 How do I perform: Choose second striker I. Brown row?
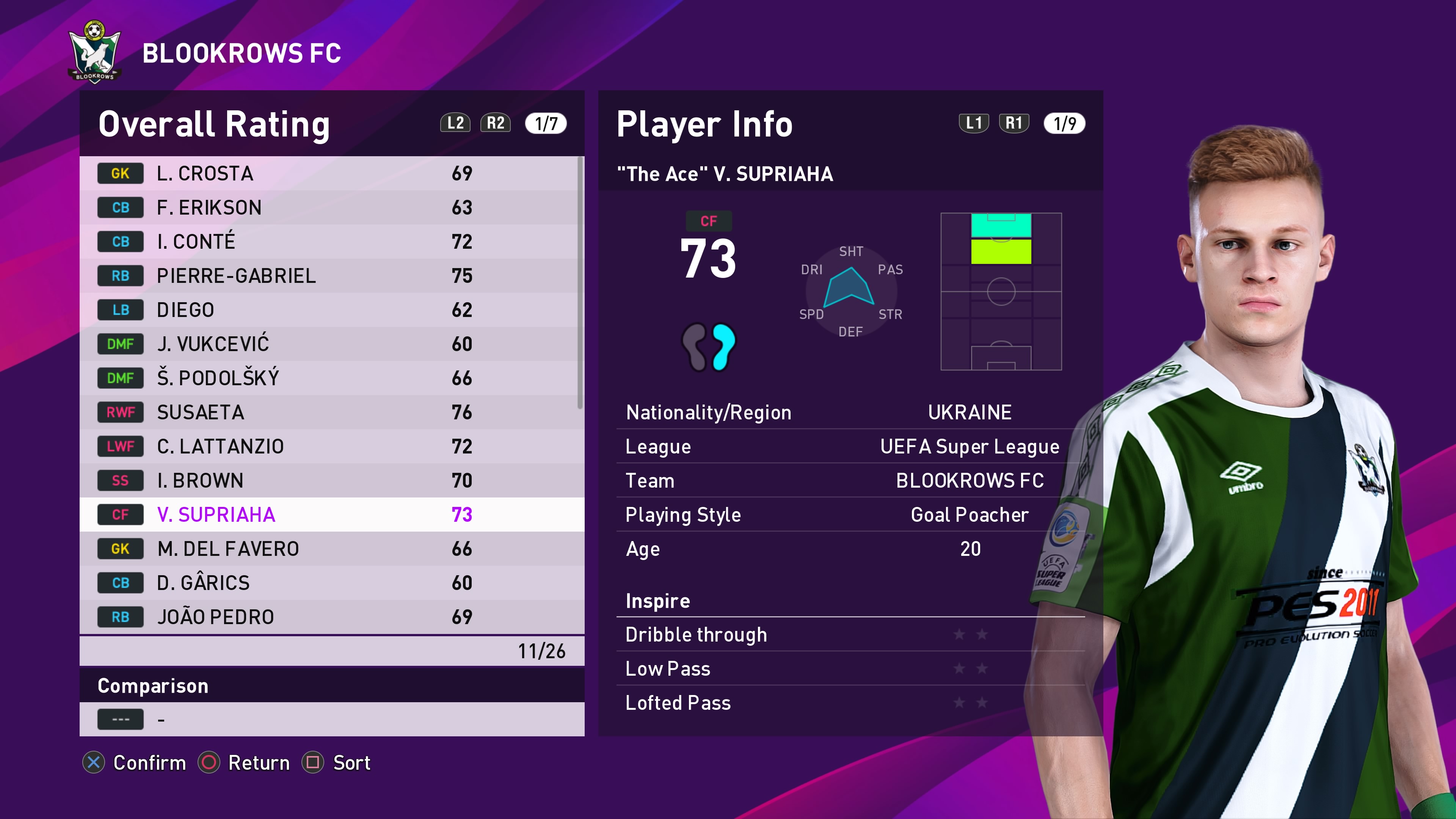point(332,480)
